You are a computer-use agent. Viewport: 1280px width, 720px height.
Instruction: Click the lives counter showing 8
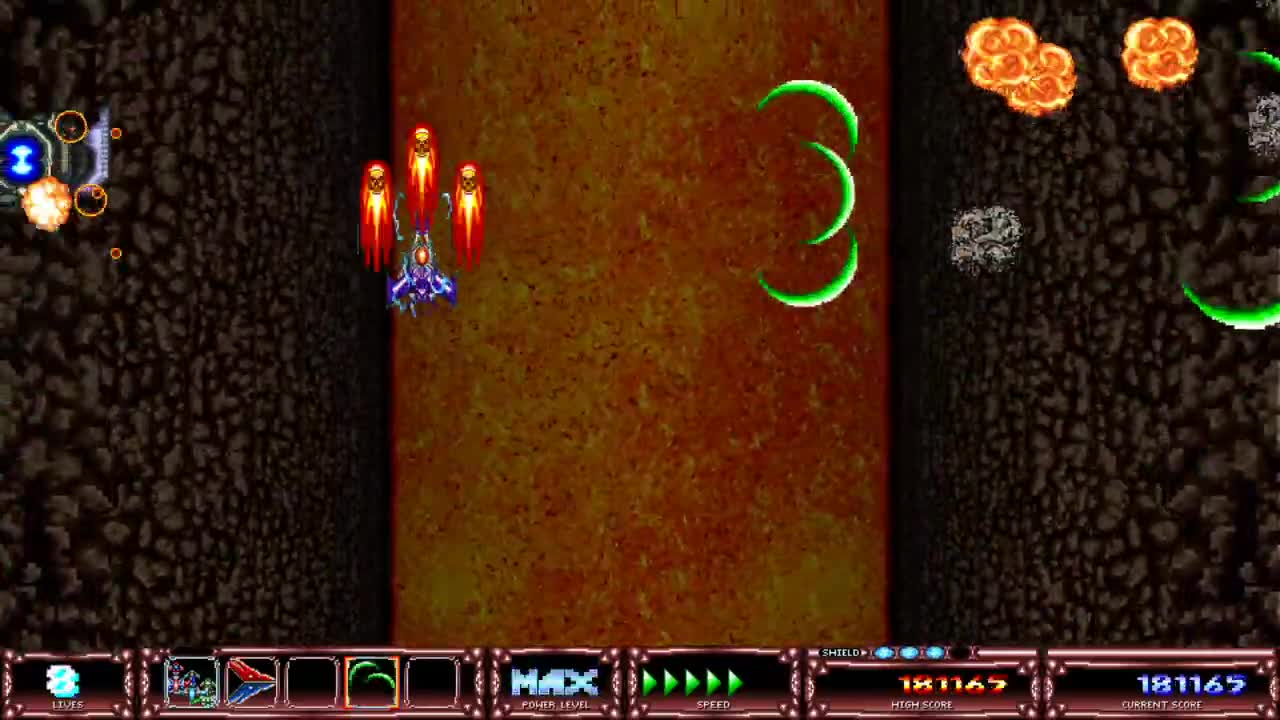(62, 683)
